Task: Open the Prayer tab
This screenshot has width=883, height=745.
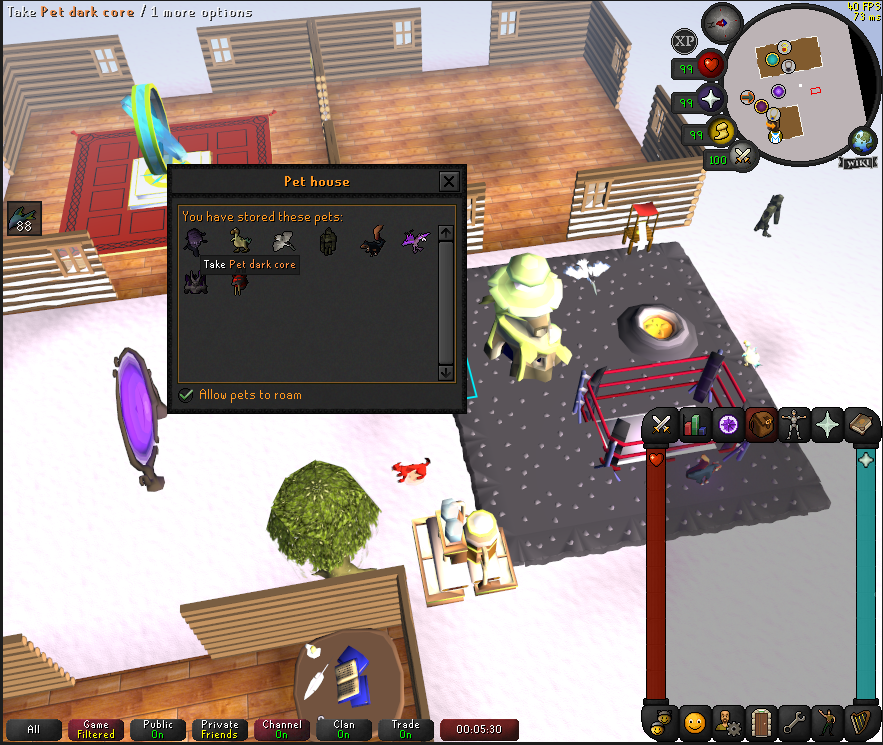Action: point(828,424)
